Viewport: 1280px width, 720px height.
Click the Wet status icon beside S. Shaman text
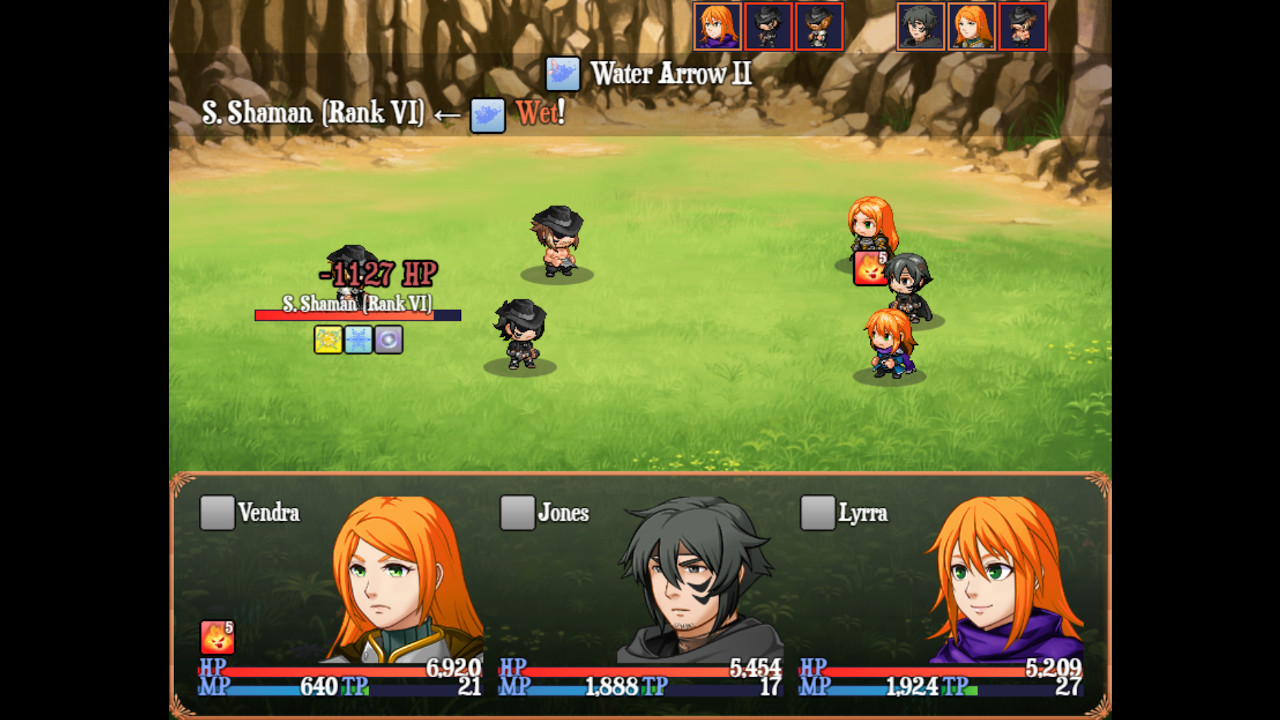click(486, 113)
